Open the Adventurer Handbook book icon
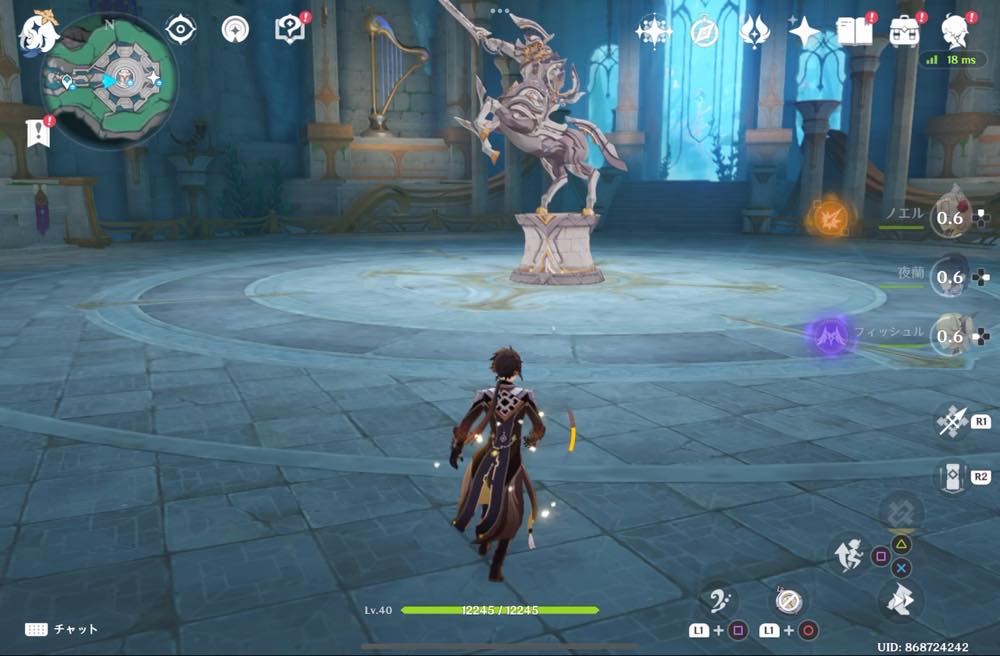1000x656 pixels. pyautogui.click(x=855, y=32)
